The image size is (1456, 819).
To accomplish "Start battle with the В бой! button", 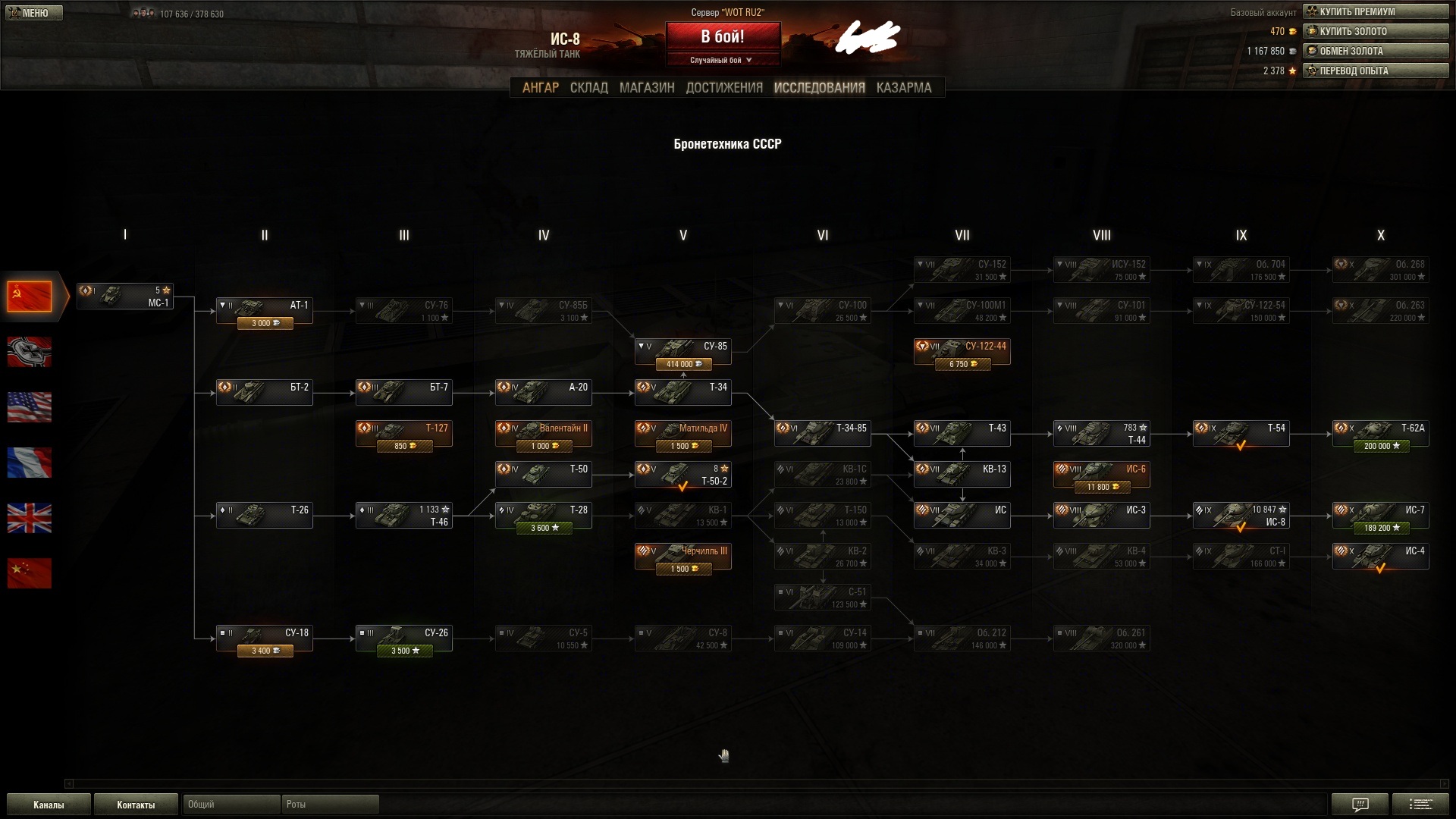I will pyautogui.click(x=722, y=36).
